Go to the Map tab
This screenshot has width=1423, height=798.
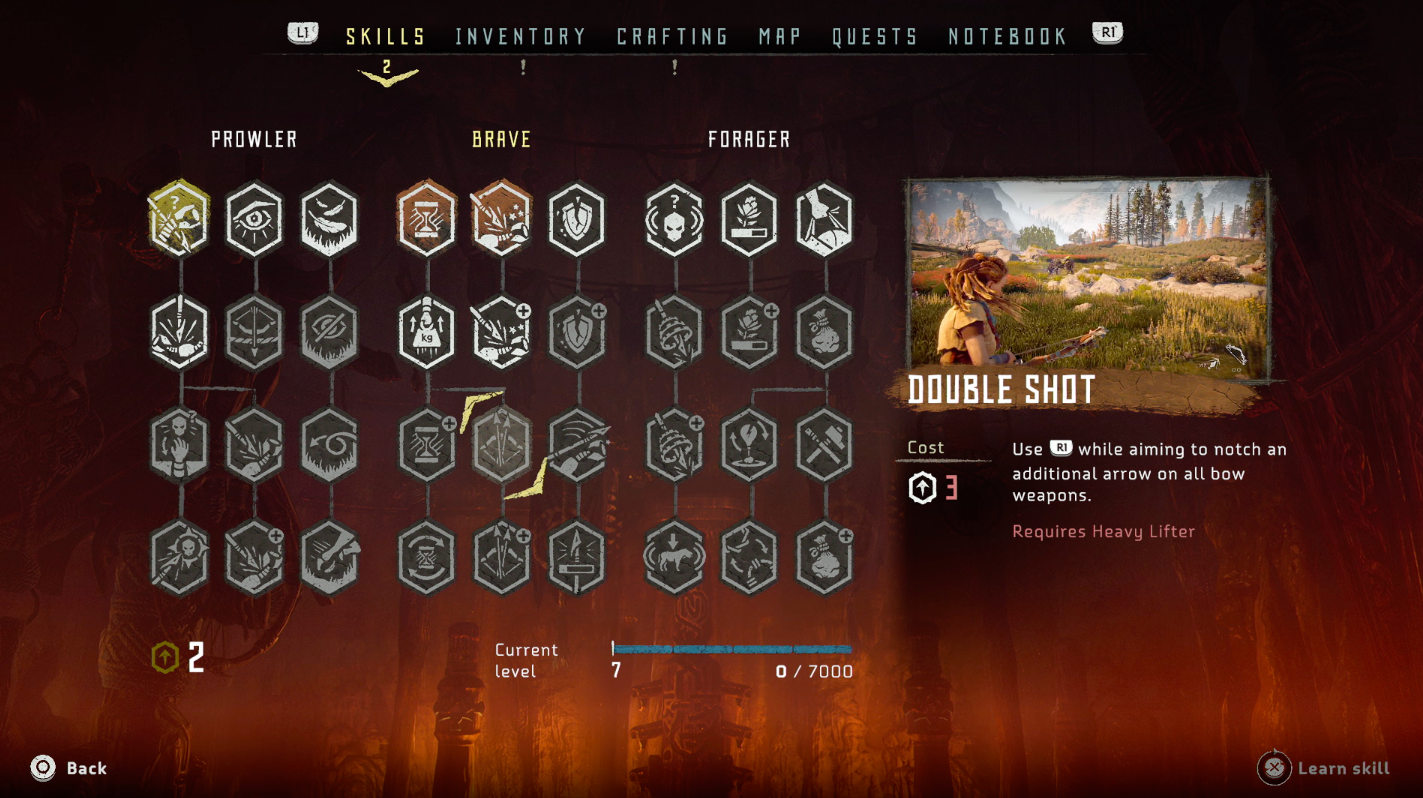(x=780, y=37)
